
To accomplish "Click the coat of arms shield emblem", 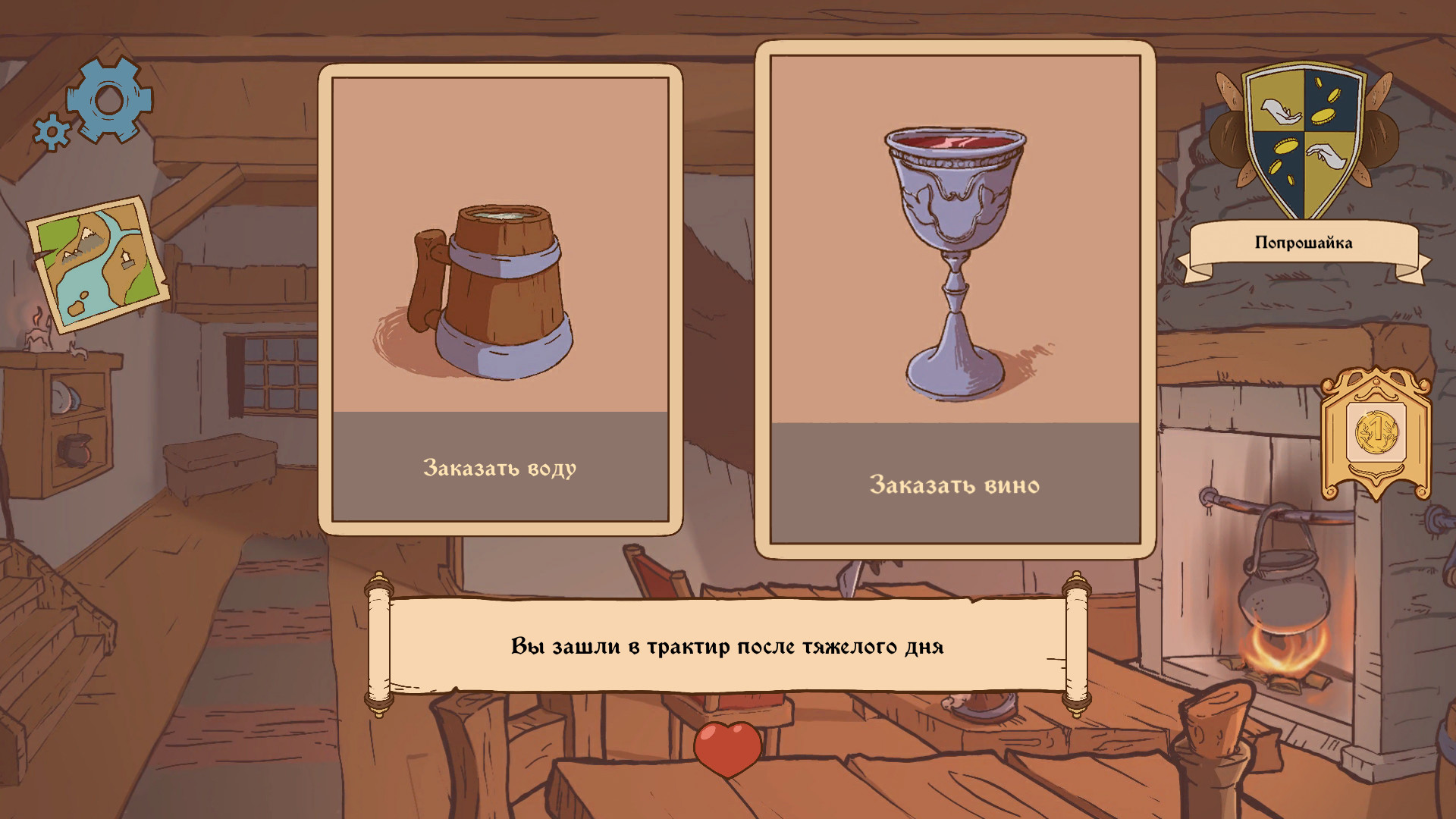I will coord(1304,141).
